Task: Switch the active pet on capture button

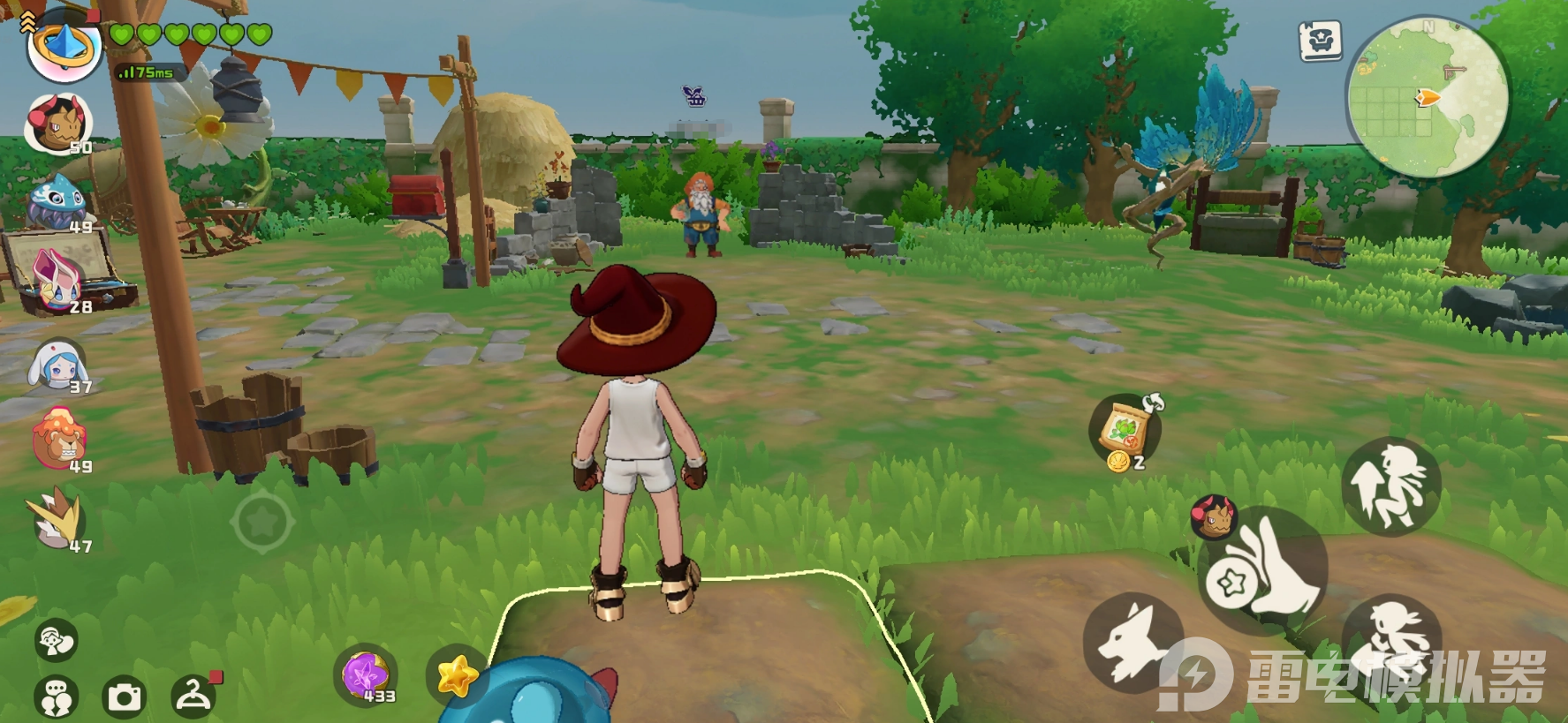Action: click(1214, 517)
